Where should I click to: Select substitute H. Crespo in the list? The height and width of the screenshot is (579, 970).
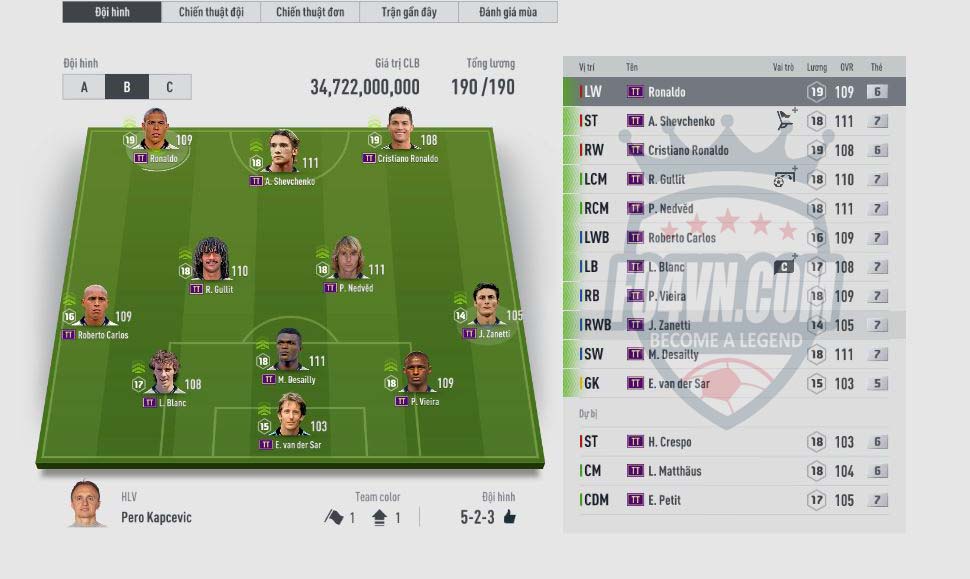pos(733,442)
